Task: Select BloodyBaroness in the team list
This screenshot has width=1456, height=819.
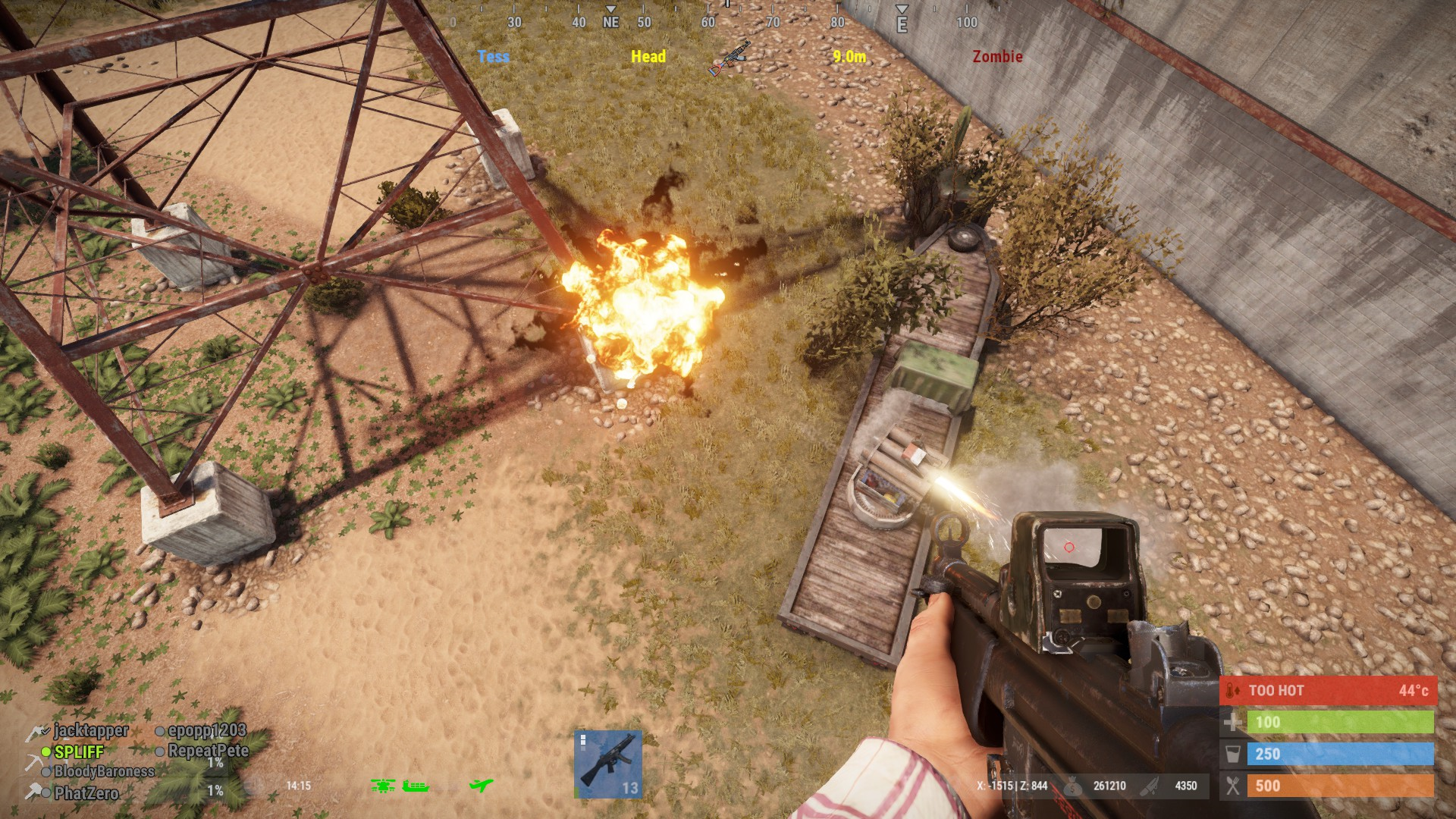Action: coord(104,771)
